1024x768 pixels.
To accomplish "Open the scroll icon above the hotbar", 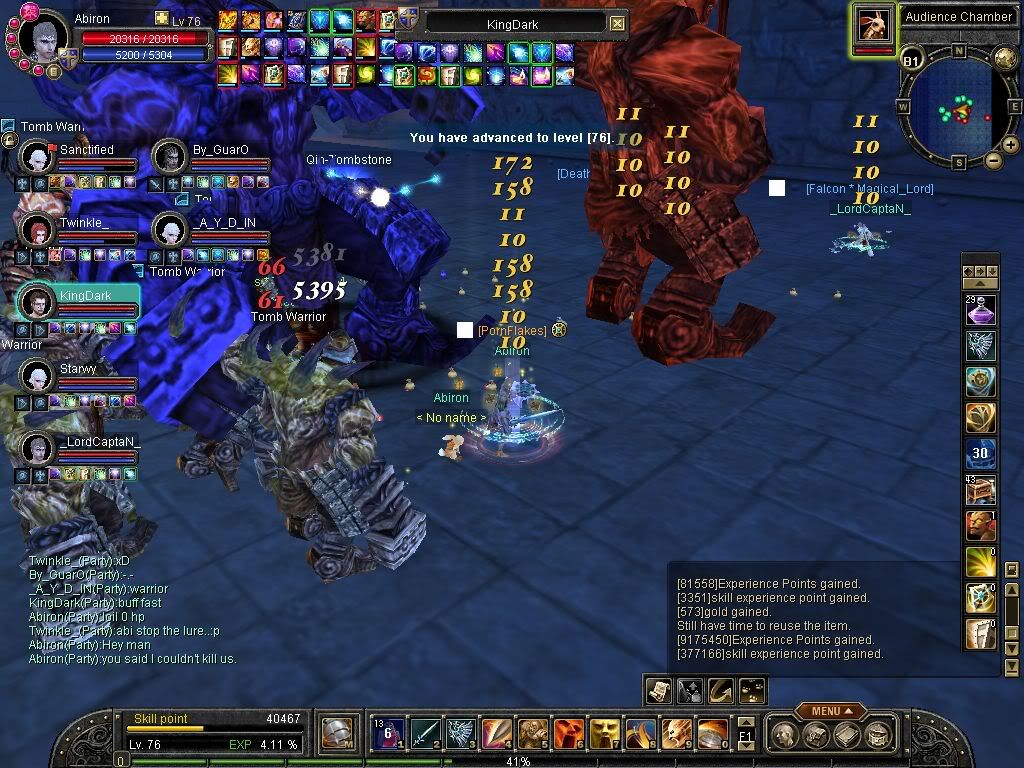I will 658,689.
